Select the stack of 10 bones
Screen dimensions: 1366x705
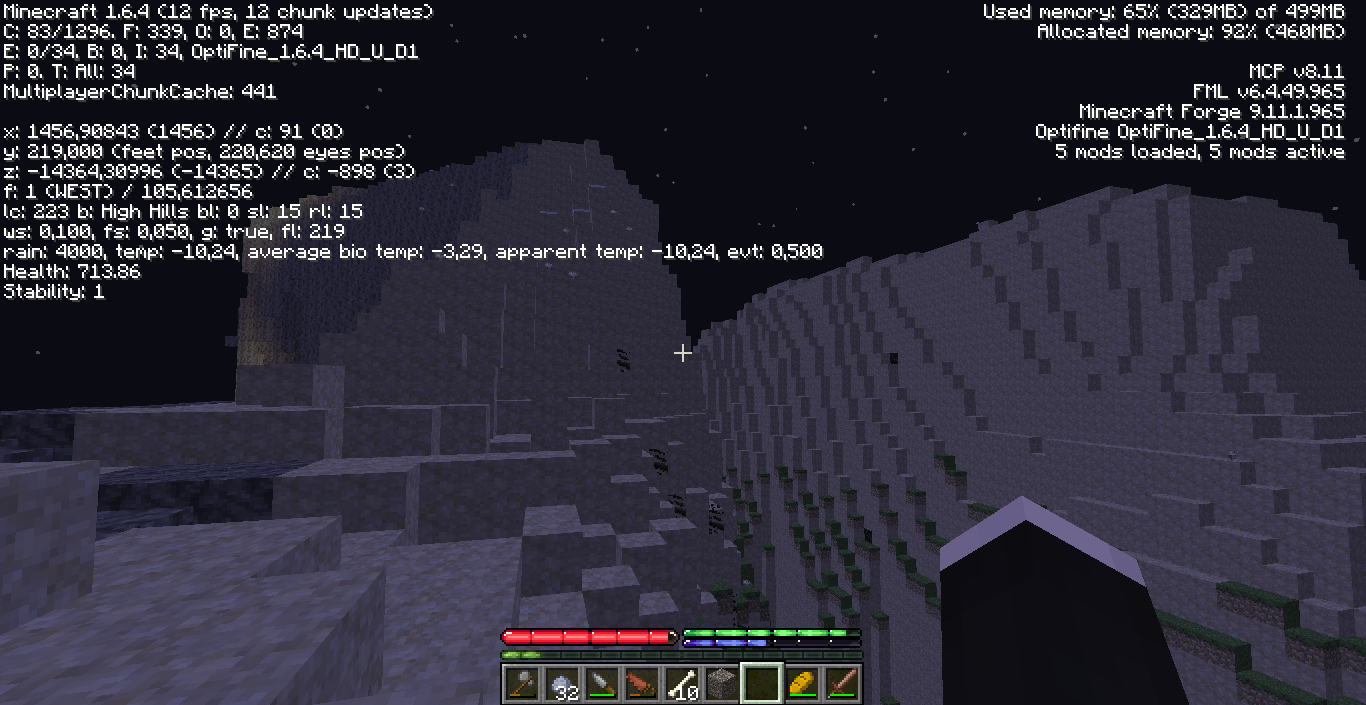[681, 684]
